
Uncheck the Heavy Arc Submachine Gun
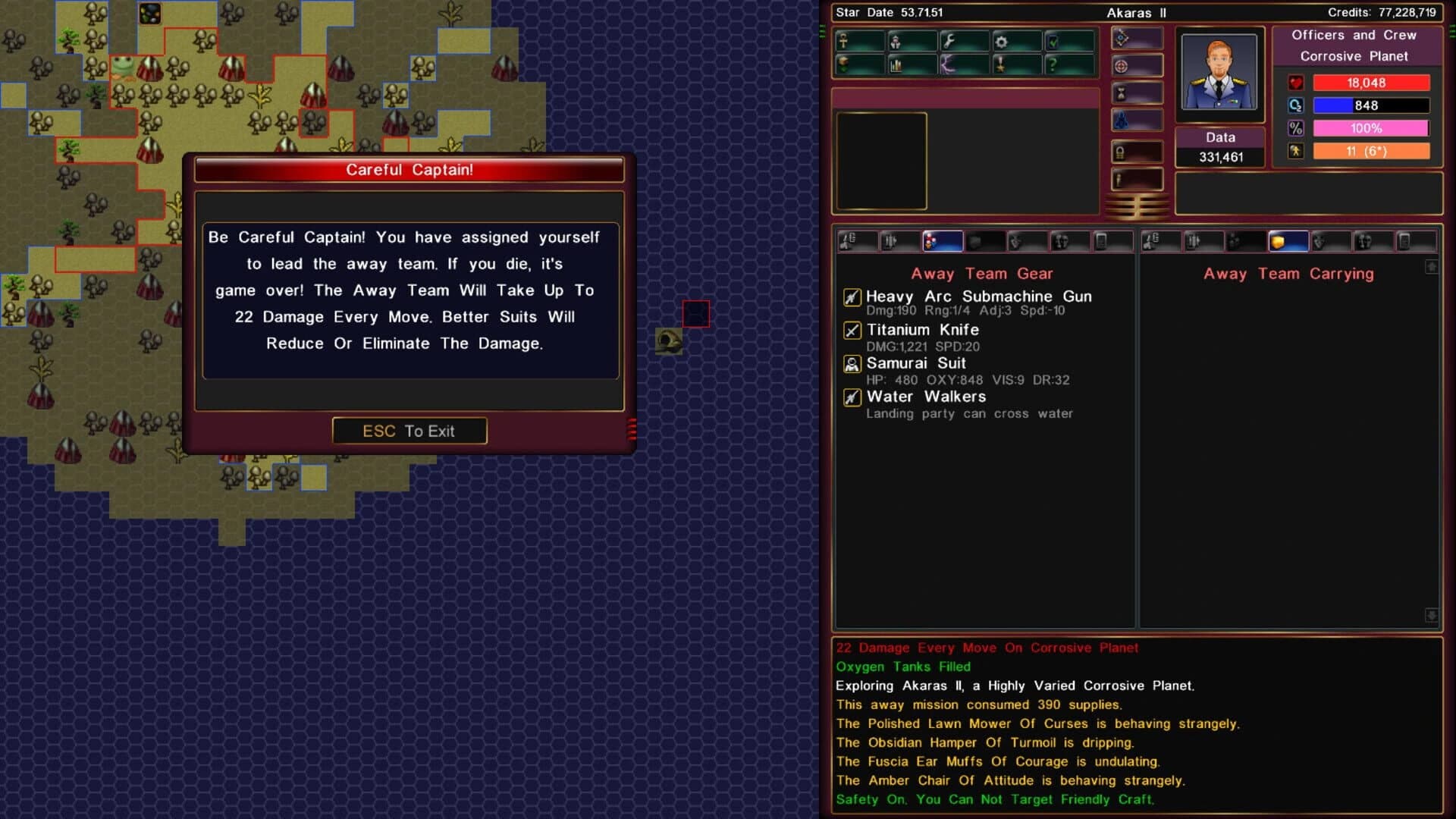852,297
